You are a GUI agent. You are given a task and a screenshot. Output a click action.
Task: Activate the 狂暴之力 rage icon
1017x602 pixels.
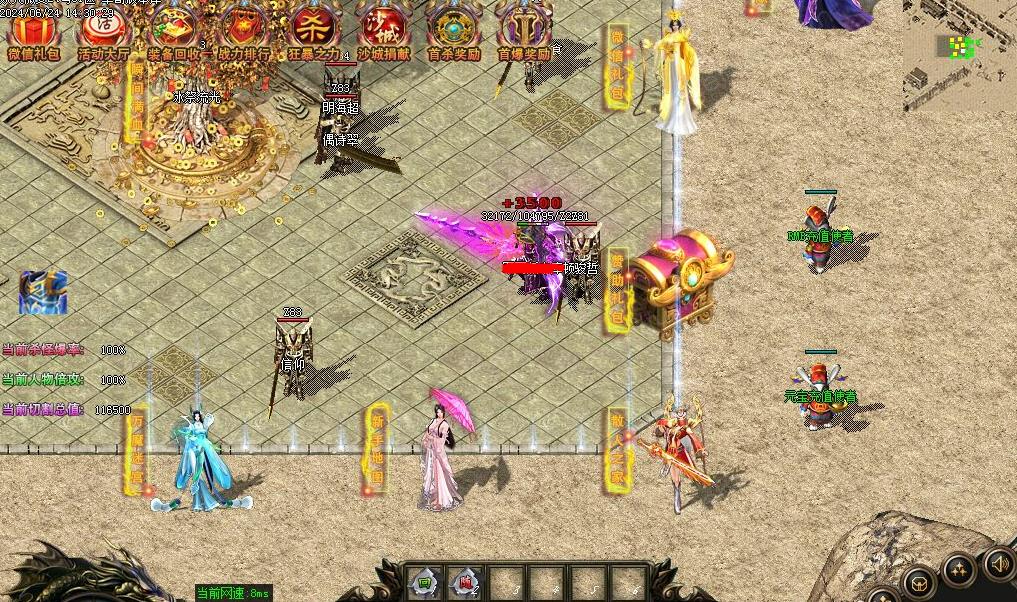click(x=313, y=30)
